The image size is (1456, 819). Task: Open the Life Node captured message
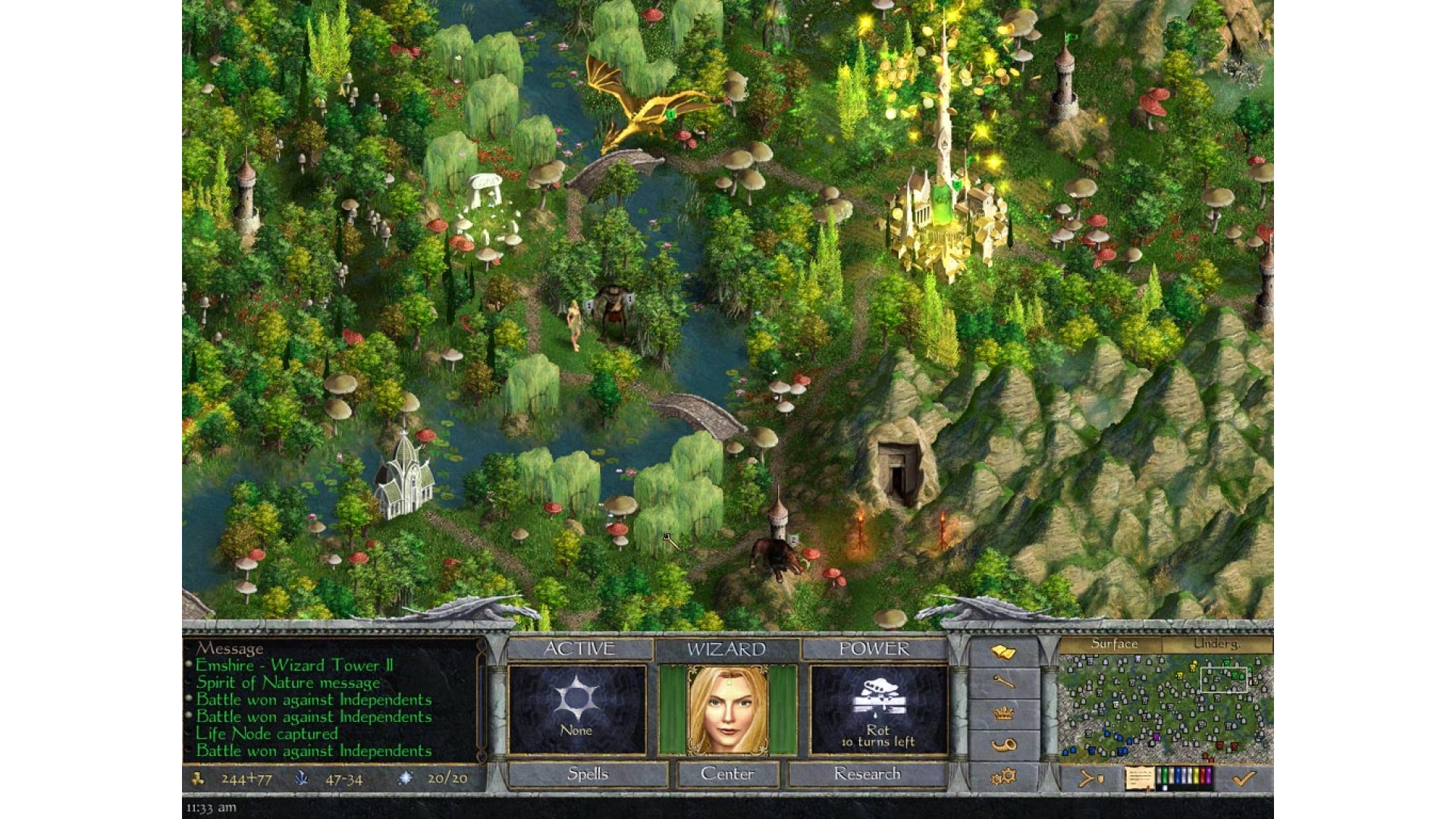267,733
